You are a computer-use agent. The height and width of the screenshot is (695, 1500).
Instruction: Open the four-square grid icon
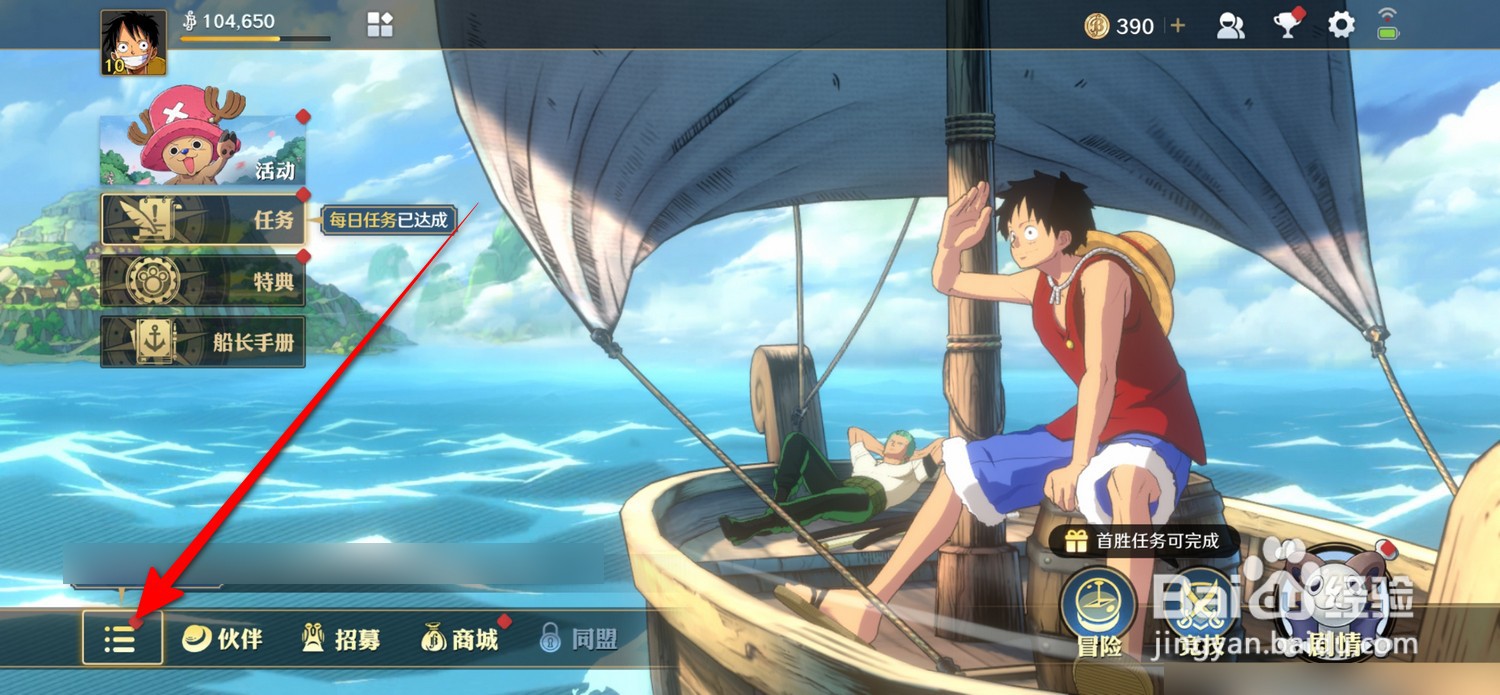(x=380, y=26)
